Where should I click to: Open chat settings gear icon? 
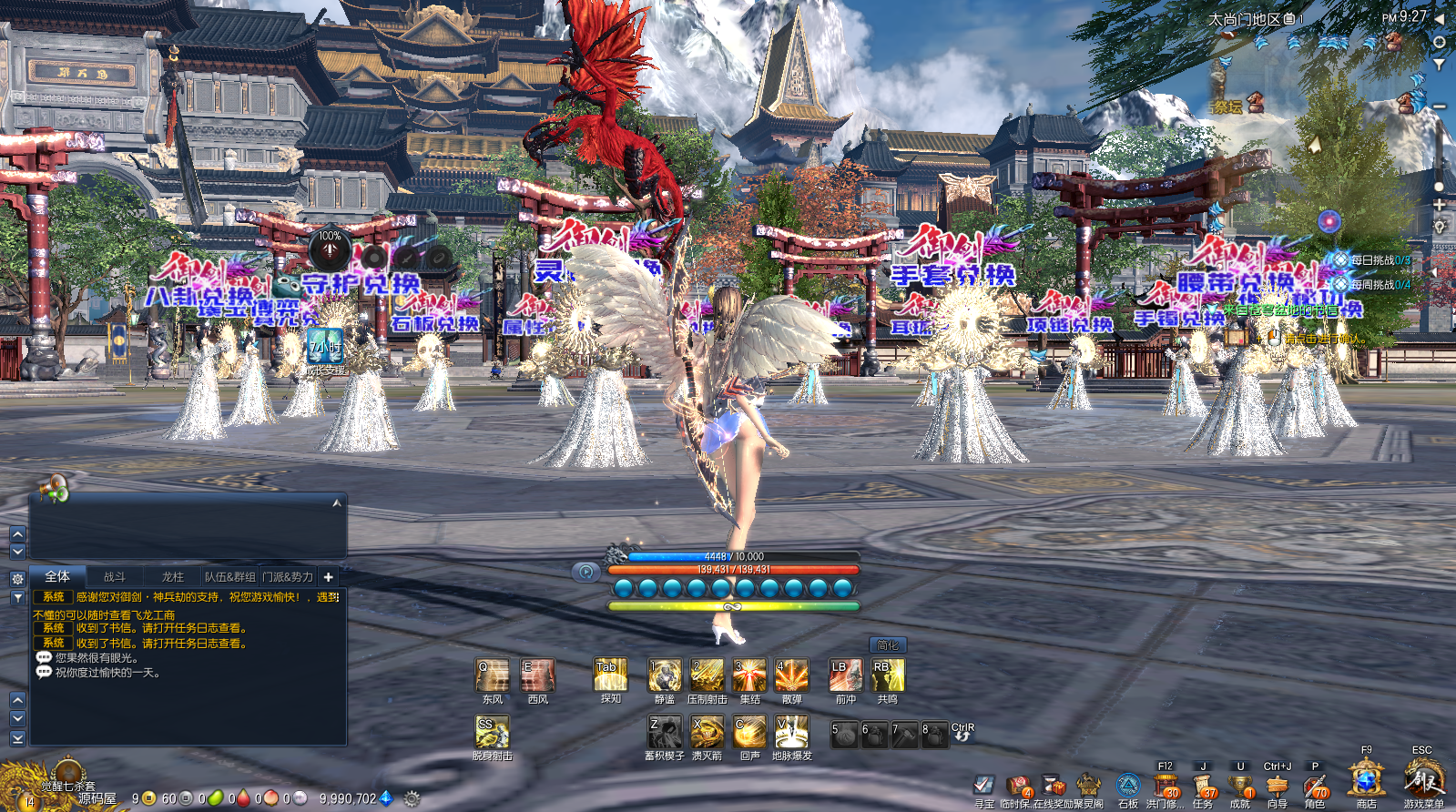(x=17, y=579)
